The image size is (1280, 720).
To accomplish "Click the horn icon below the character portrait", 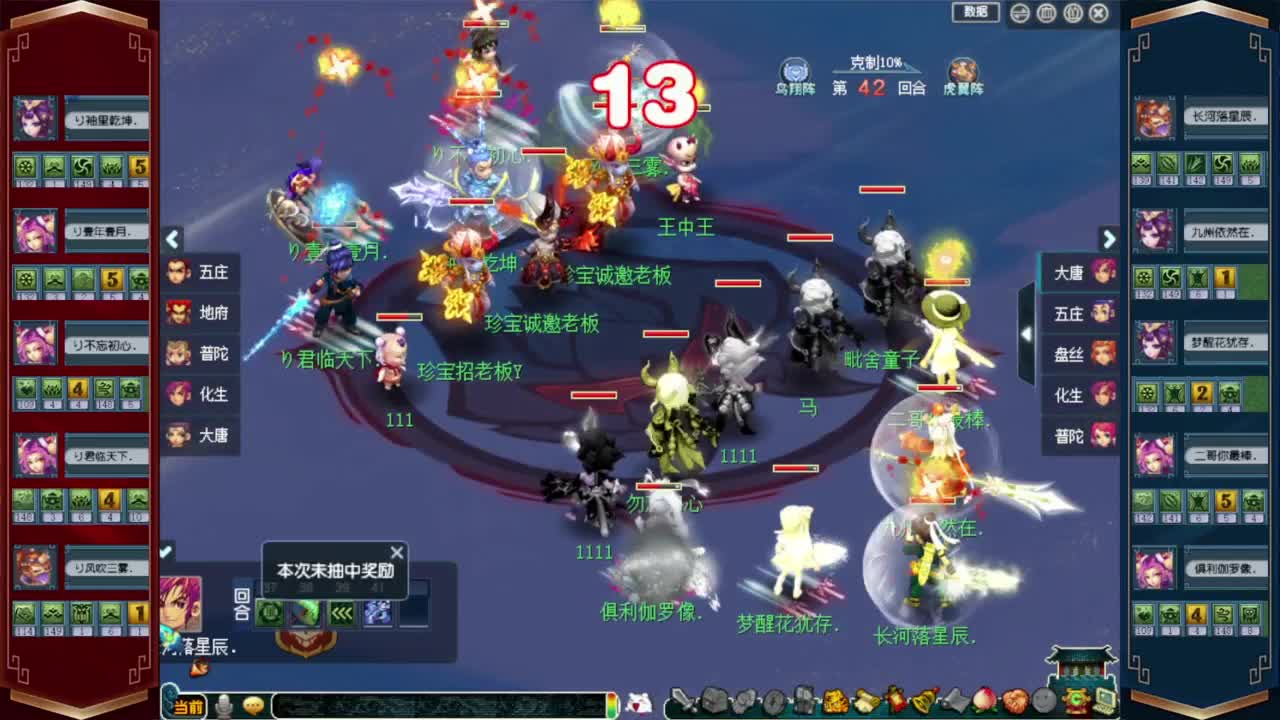I will [200, 667].
